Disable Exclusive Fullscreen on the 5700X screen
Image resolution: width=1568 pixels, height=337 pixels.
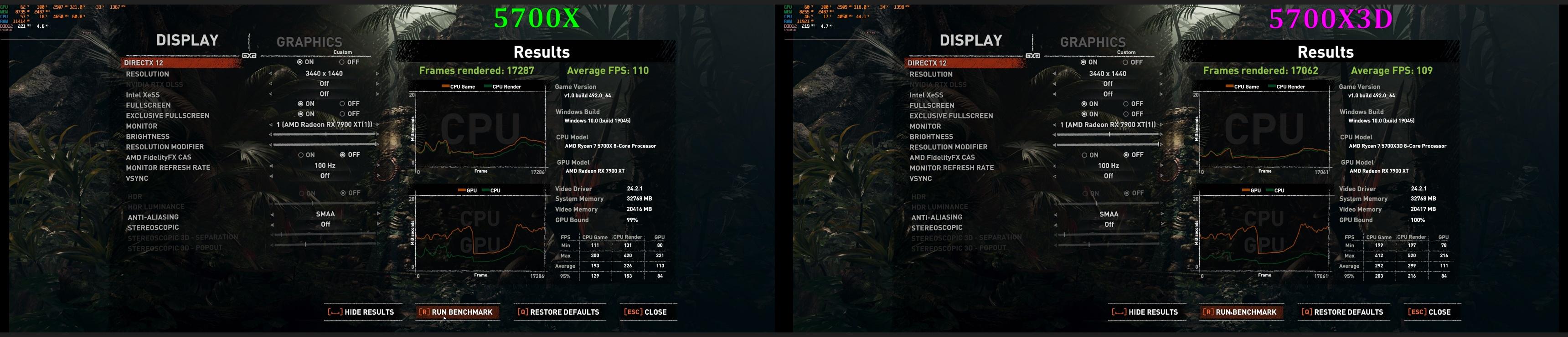pyautogui.click(x=343, y=114)
